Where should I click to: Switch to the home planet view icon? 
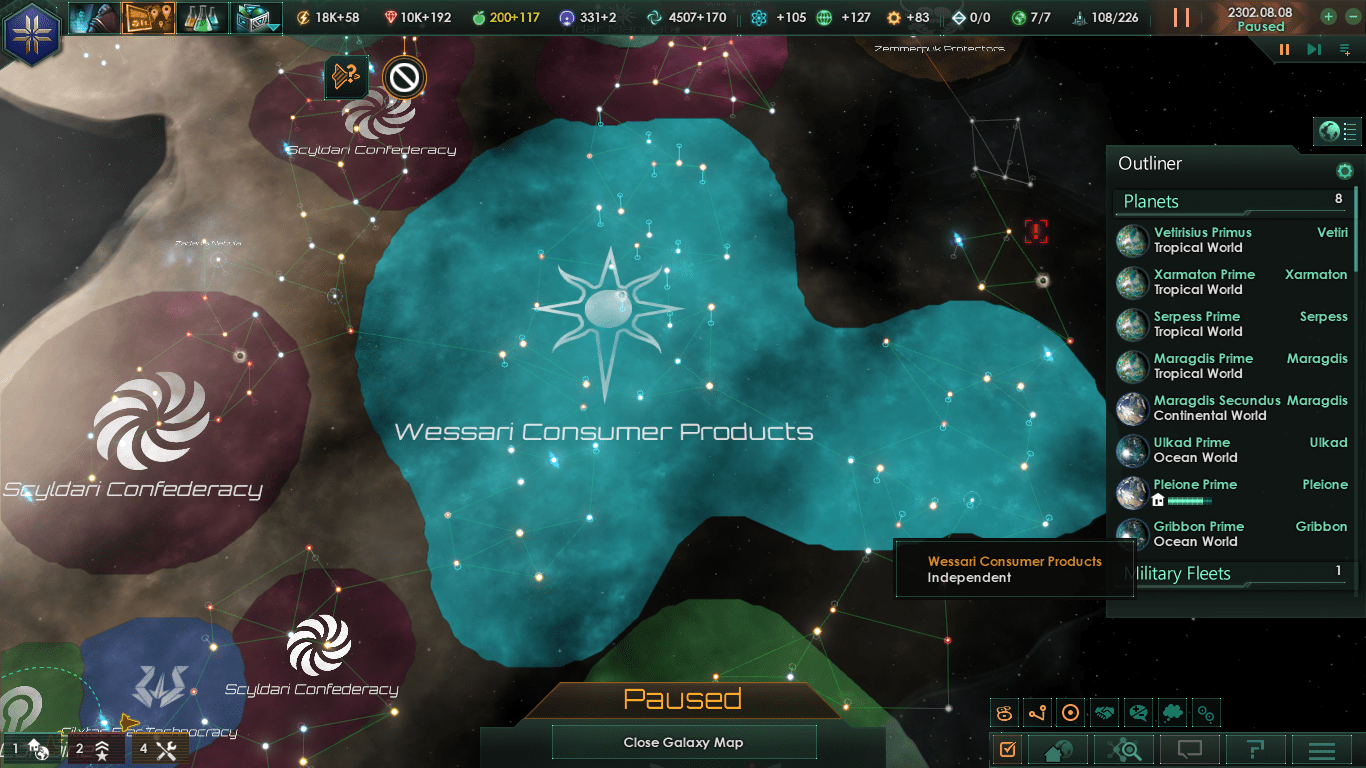pyautogui.click(x=1057, y=749)
